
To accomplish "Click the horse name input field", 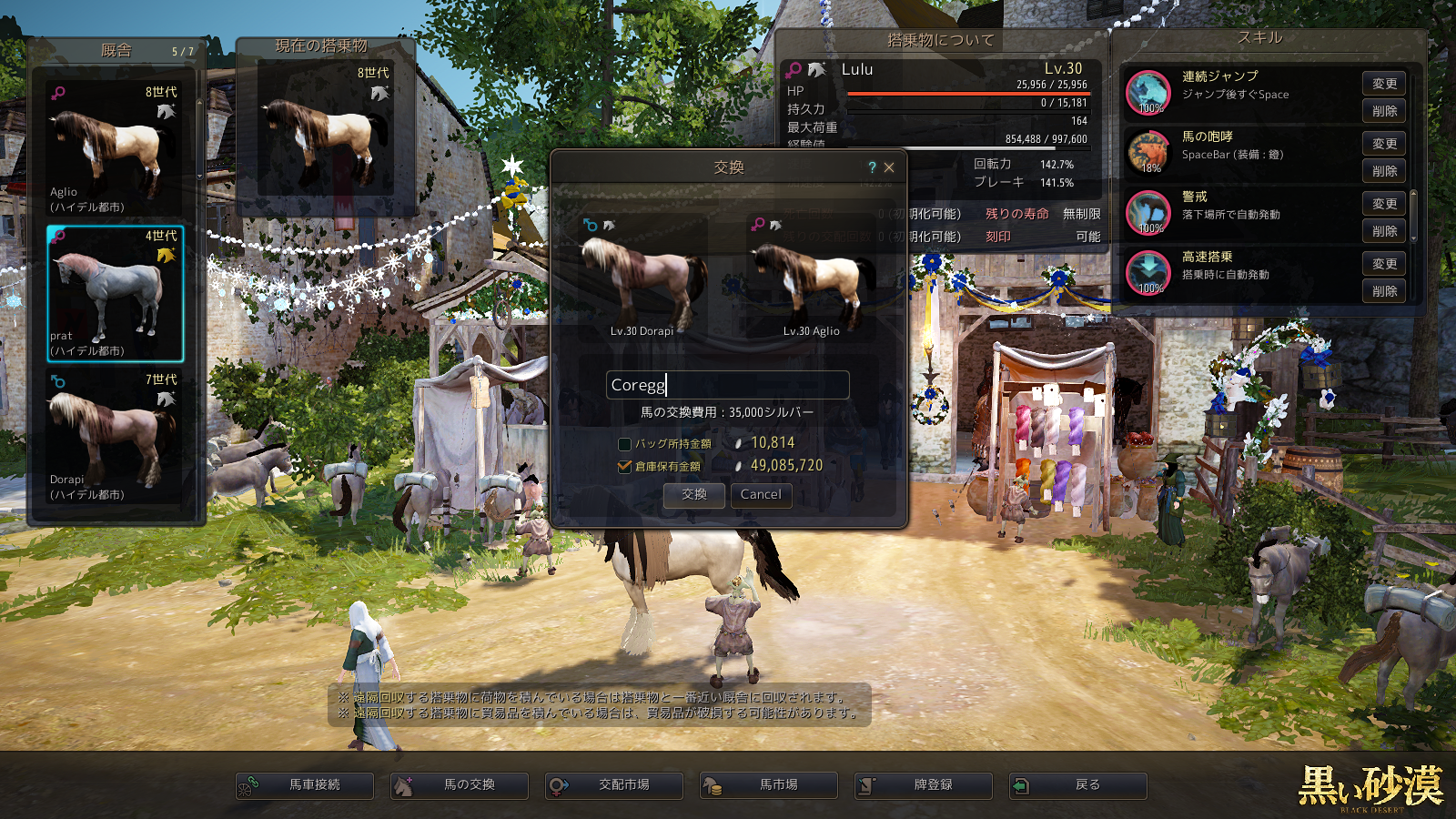I will click(727, 385).
